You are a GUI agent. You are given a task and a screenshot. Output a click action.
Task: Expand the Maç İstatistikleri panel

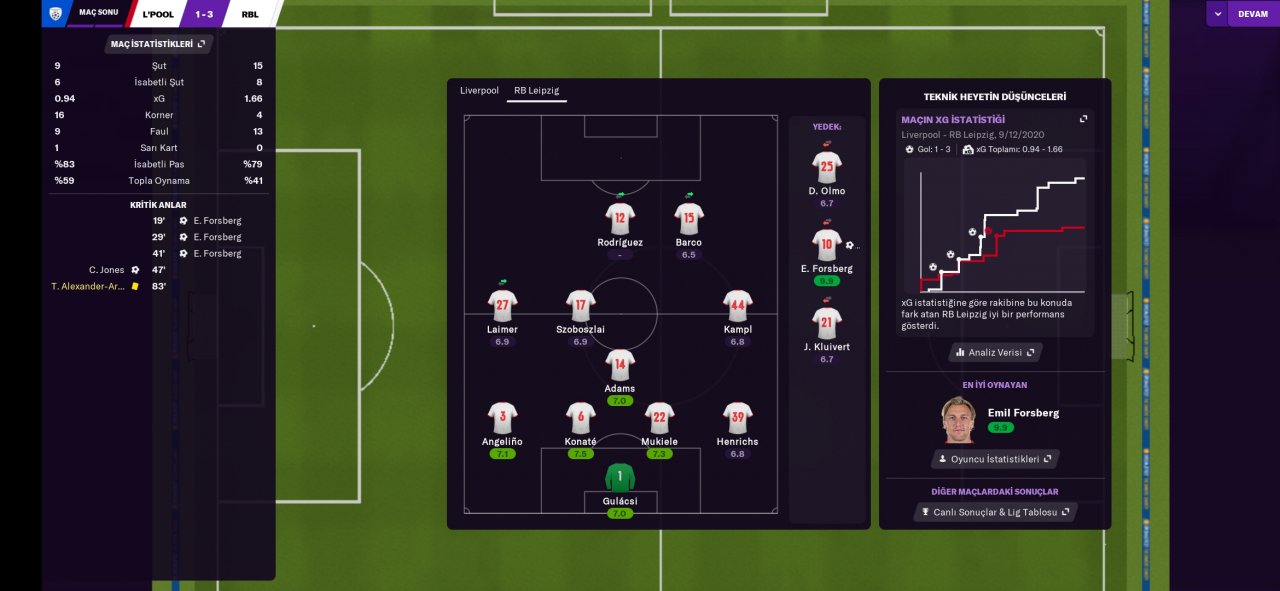click(x=158, y=44)
